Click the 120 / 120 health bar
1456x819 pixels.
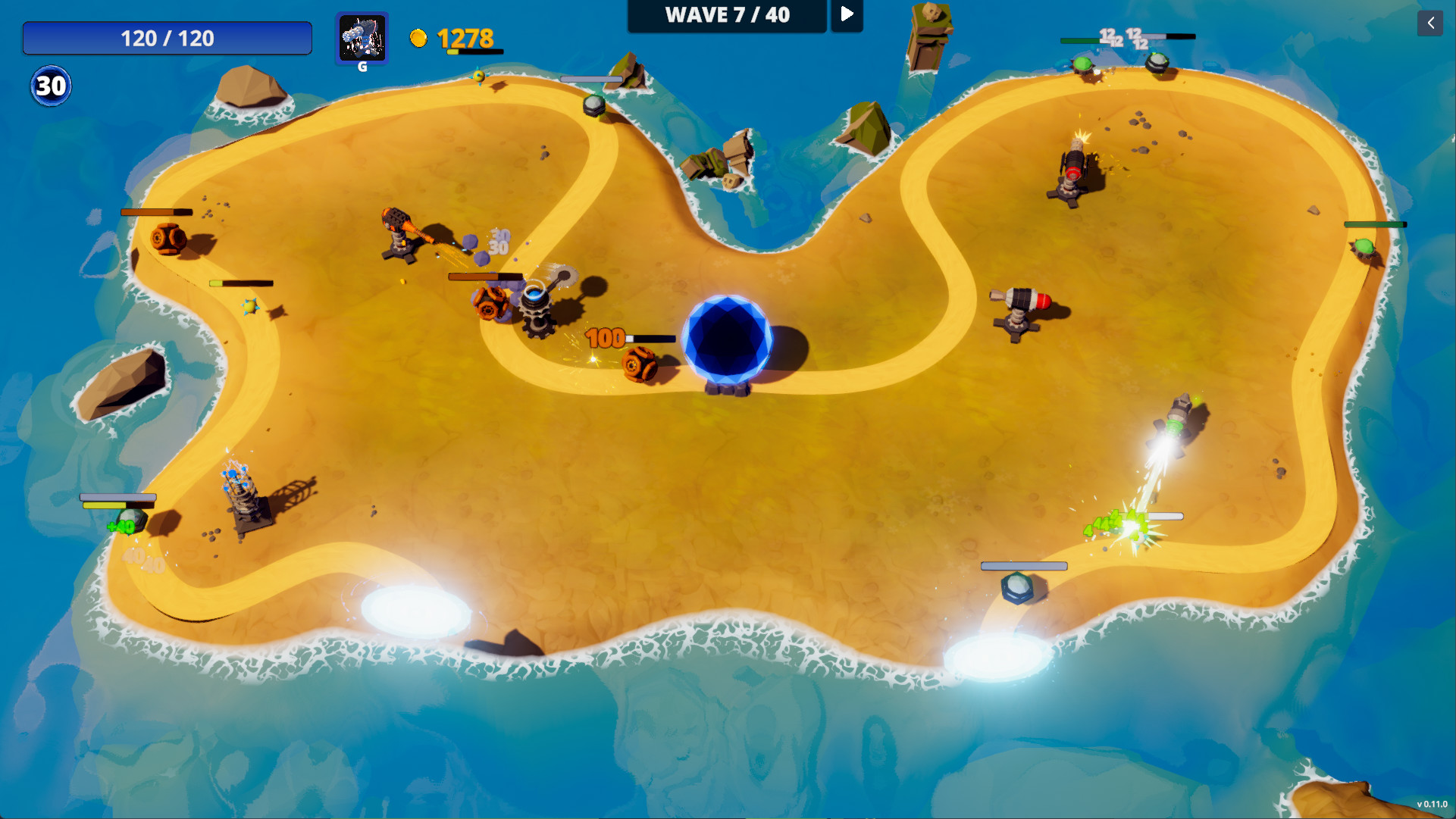[x=168, y=38]
